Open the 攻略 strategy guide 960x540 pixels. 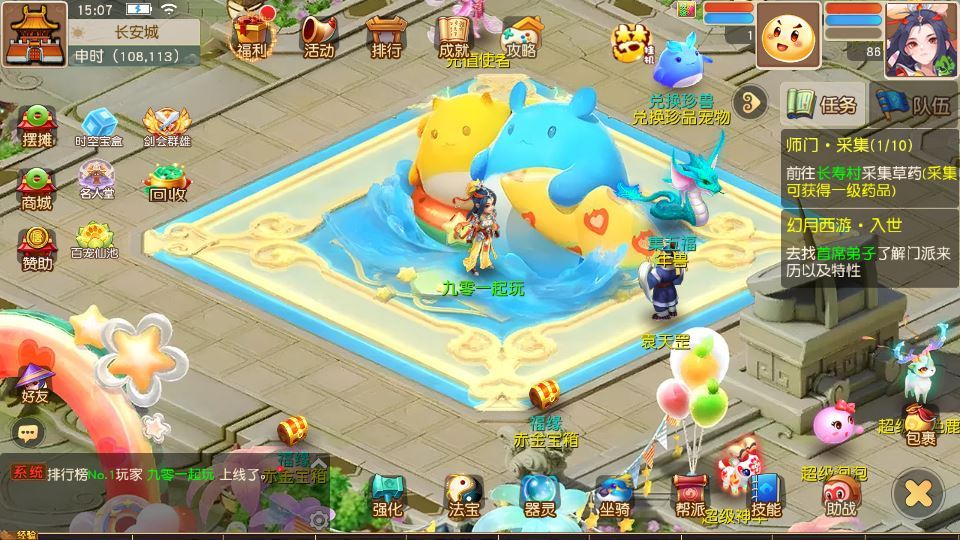click(520, 35)
